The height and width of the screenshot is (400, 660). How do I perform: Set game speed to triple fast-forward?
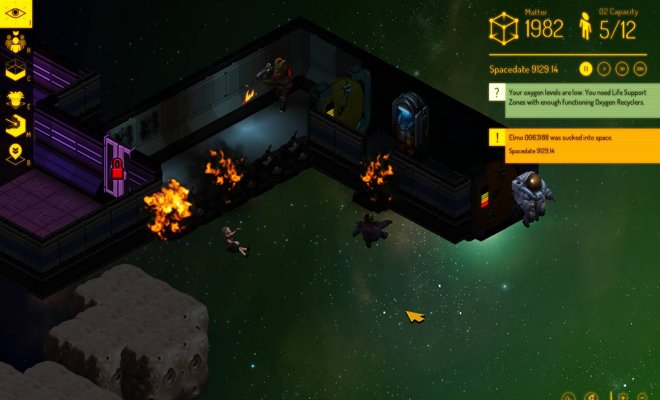click(x=640, y=69)
